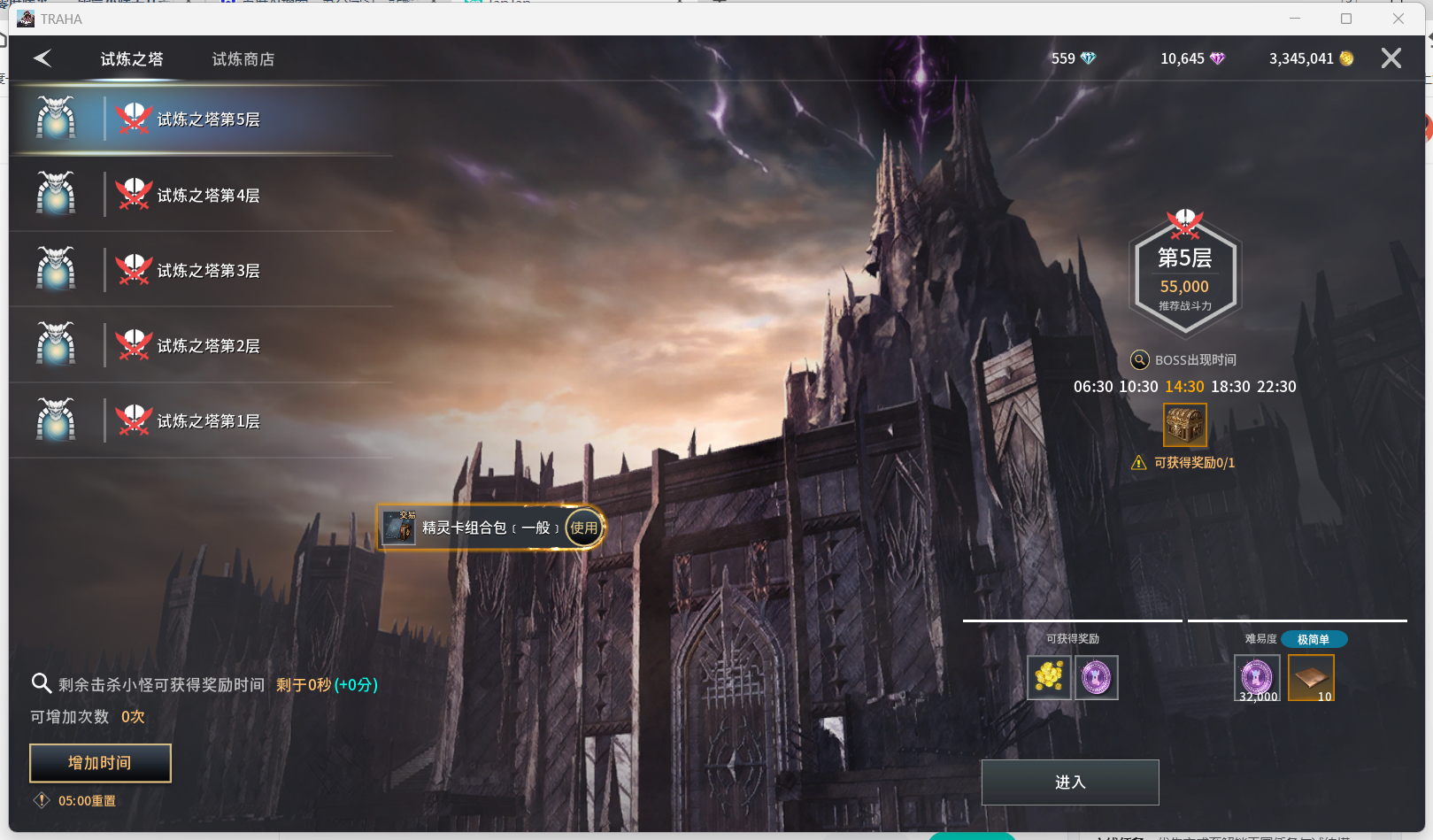Screen dimensions: 1433x840
Task: Click the 使用 button on the 精灵卡组合包 popup
Action: coord(583,528)
